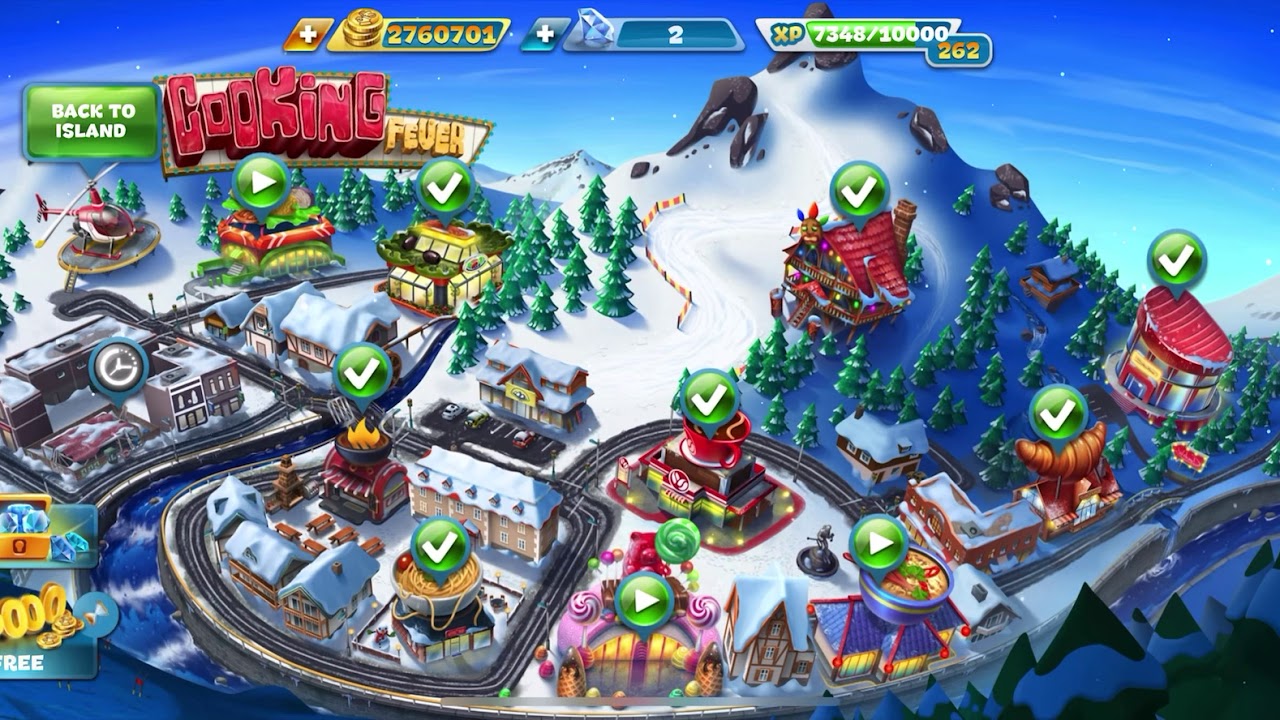Play the candy shop level marker
Screen dimensions: 1280x720
[644, 602]
